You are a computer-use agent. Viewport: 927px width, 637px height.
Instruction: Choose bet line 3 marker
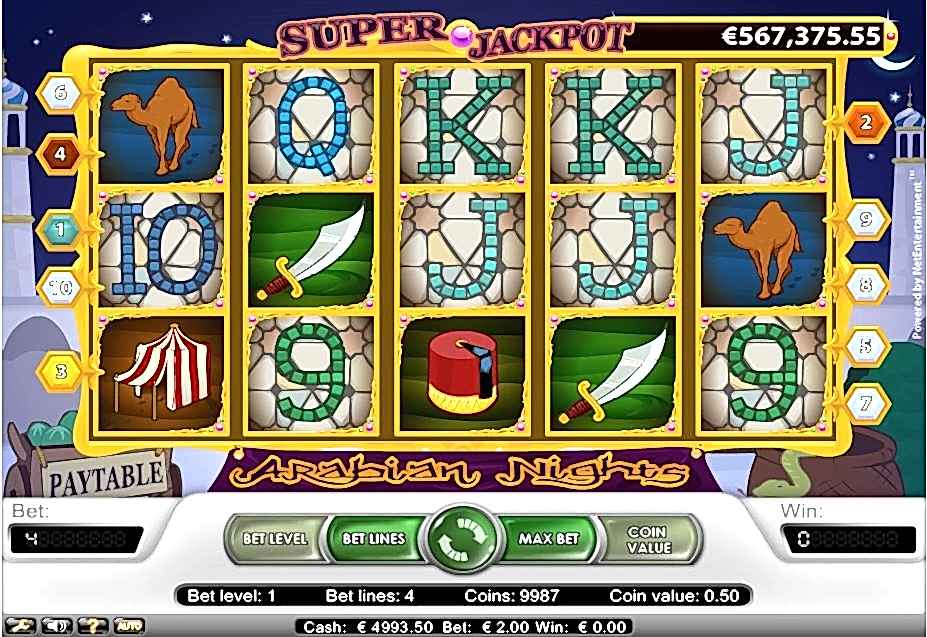(x=59, y=372)
